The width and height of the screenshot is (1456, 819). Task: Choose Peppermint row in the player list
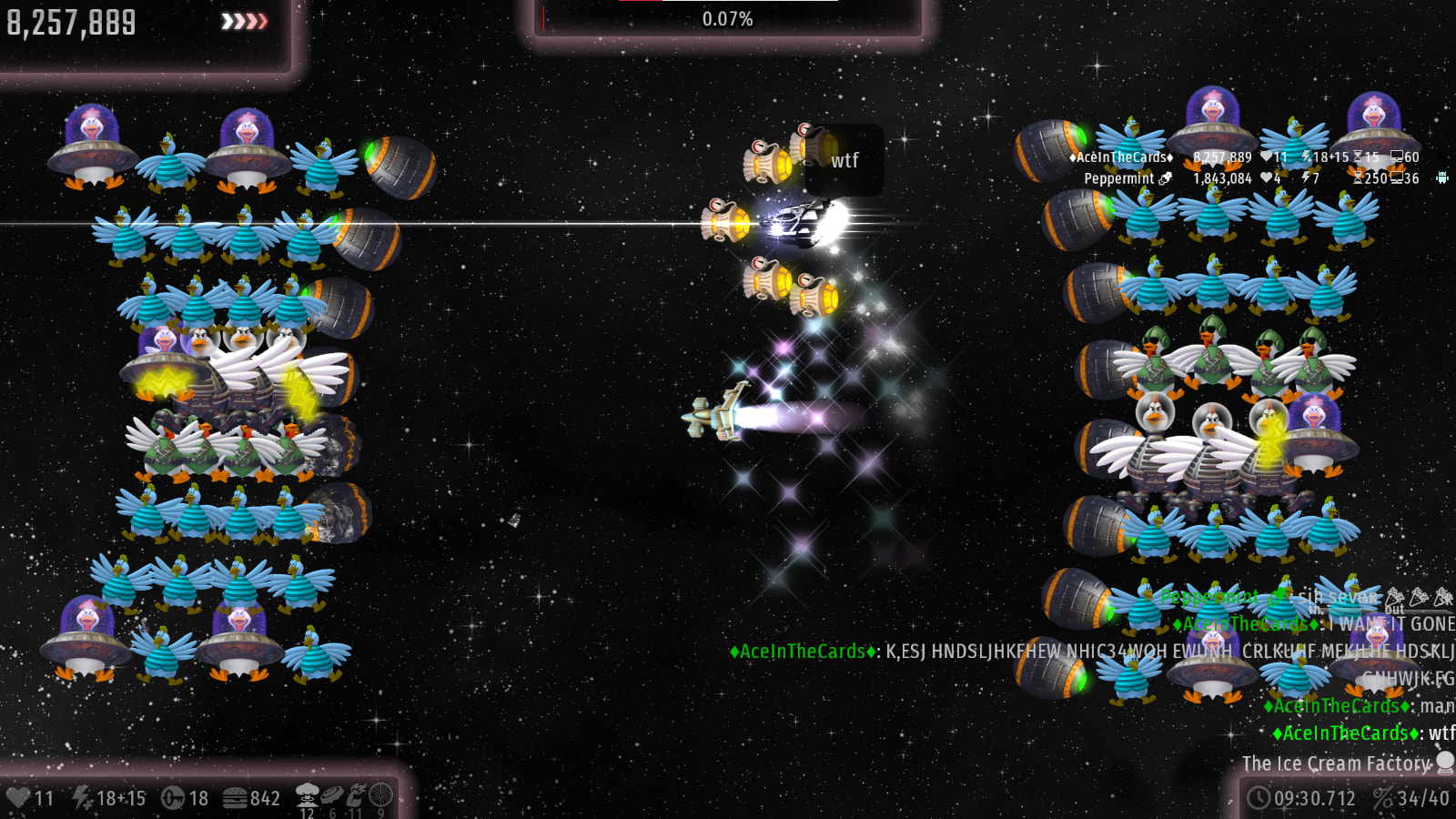click(1119, 178)
